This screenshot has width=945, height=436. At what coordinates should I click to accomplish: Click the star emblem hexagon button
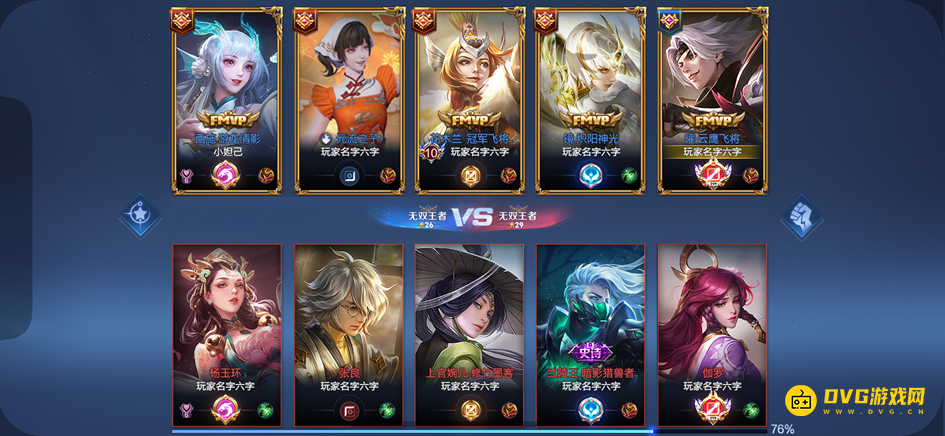click(x=139, y=216)
